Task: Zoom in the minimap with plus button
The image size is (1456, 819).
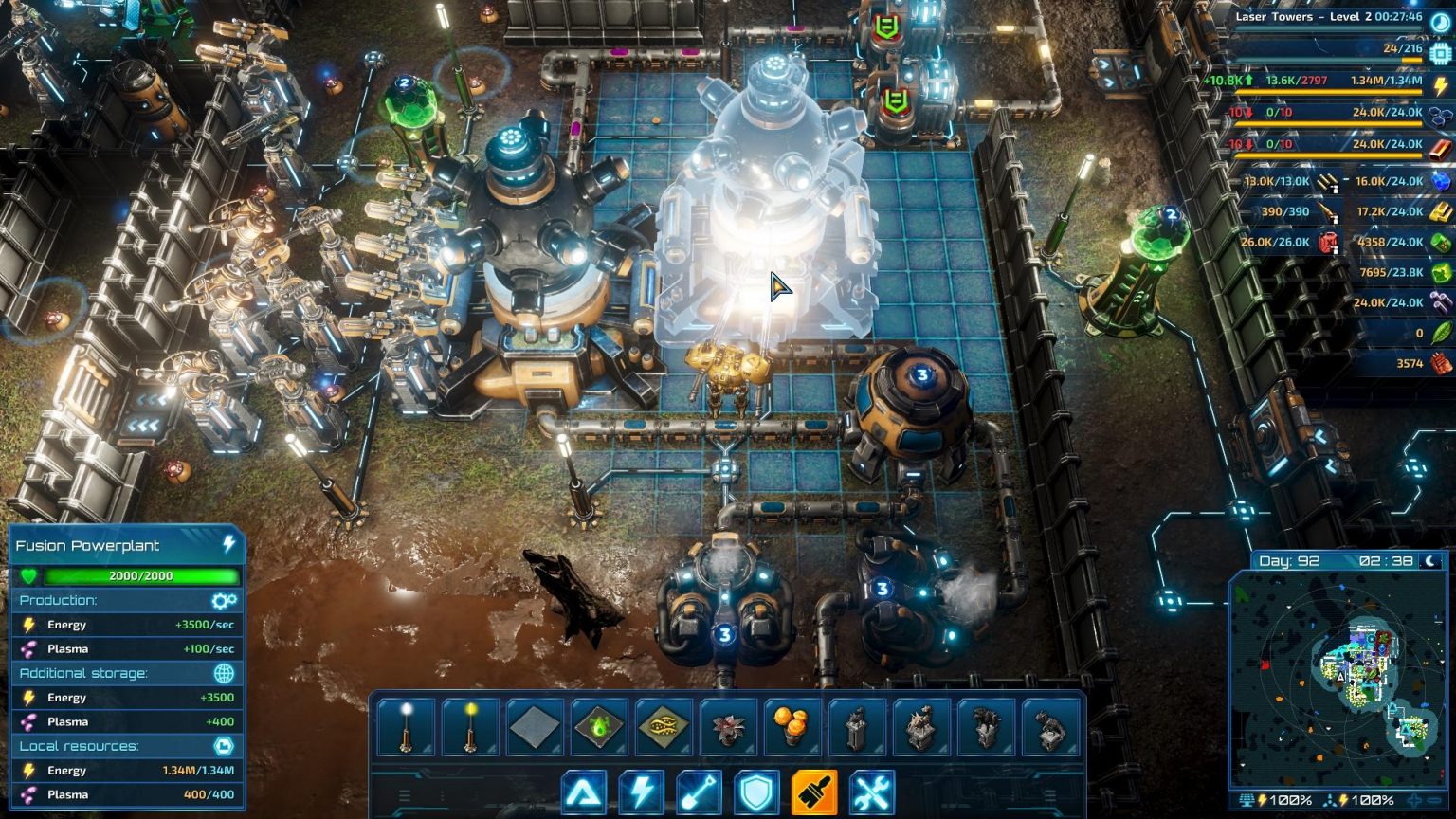Action: point(1415,801)
